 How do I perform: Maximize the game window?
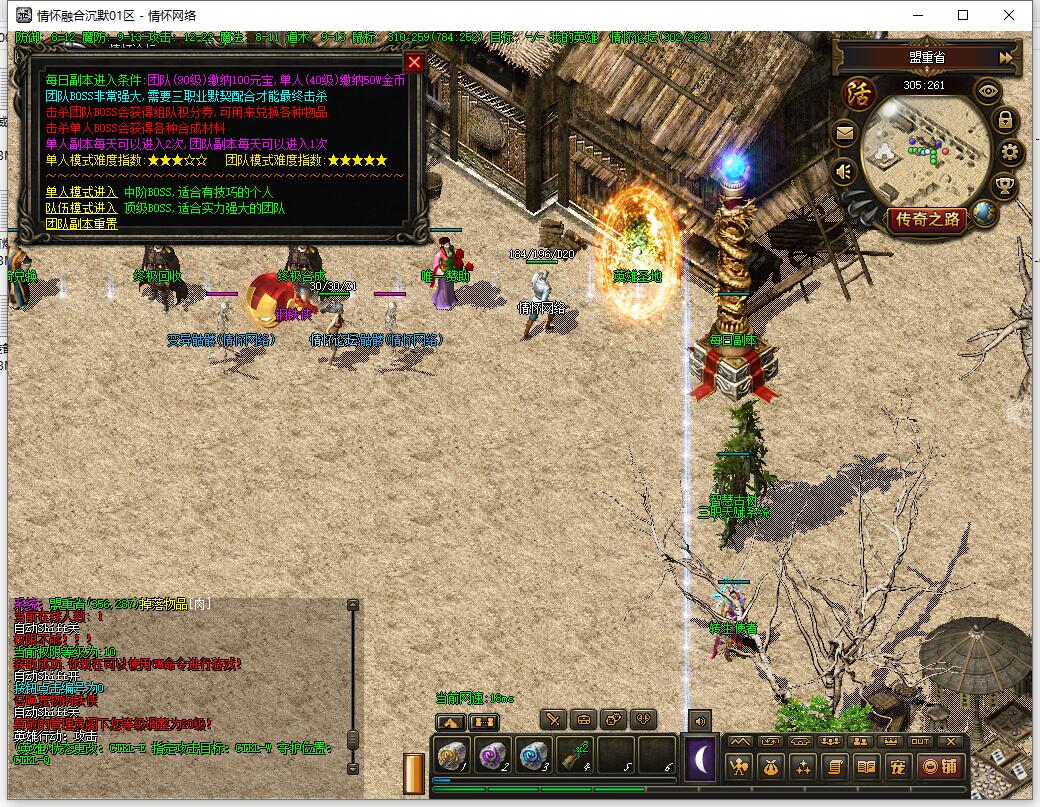coord(963,15)
